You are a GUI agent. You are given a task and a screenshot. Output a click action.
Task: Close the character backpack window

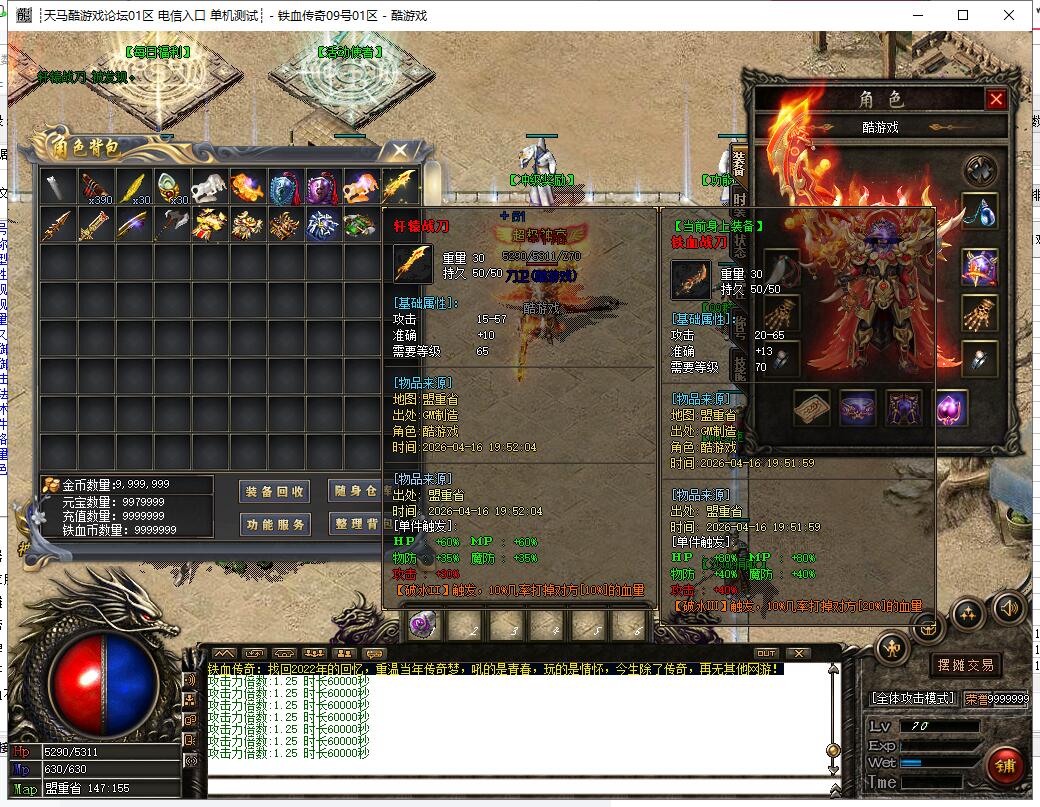point(400,151)
